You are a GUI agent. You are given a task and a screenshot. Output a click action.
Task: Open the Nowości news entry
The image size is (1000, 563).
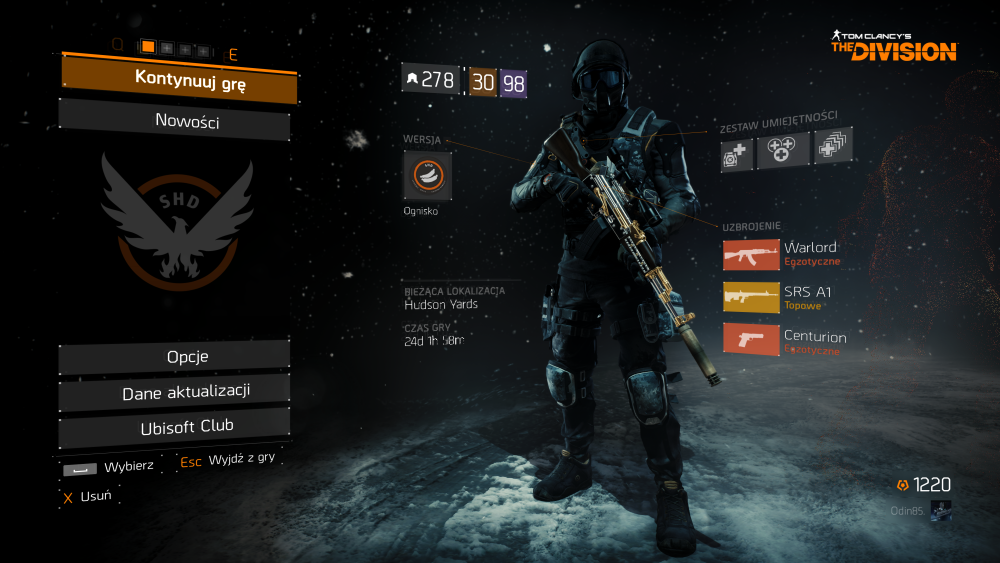pyautogui.click(x=175, y=122)
